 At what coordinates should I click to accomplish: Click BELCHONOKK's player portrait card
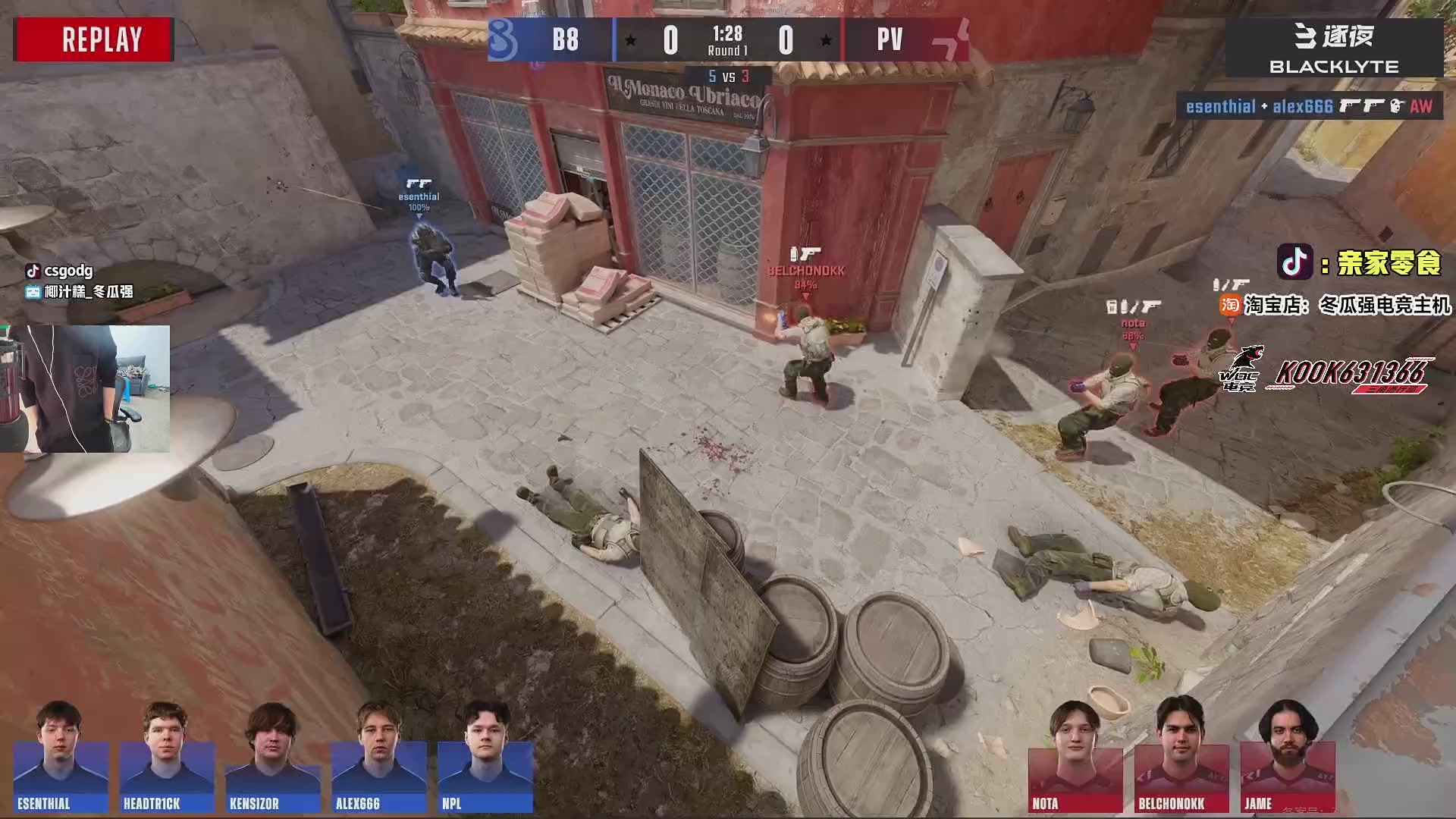coord(1181,757)
